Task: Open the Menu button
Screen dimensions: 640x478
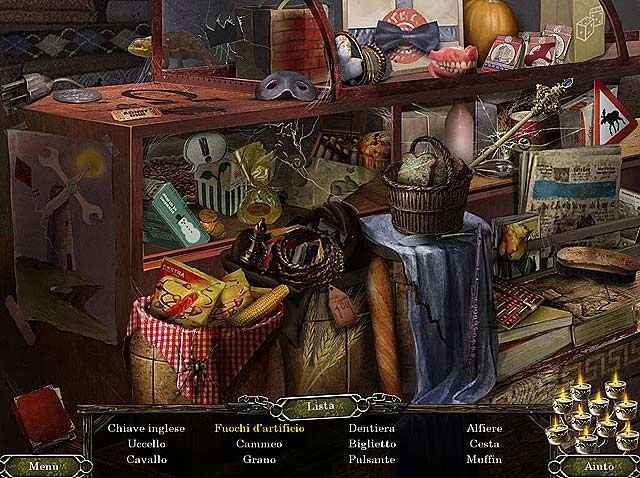Action: pyautogui.click(x=43, y=466)
